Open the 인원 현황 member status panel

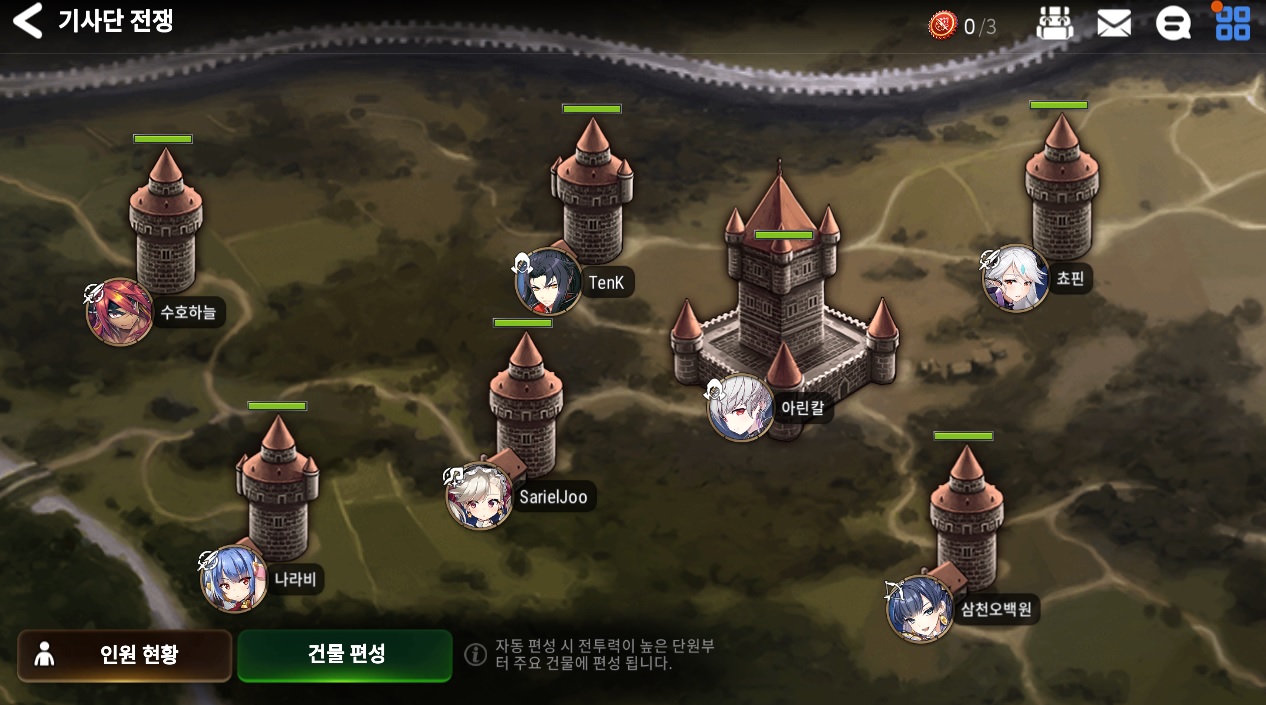click(x=124, y=655)
